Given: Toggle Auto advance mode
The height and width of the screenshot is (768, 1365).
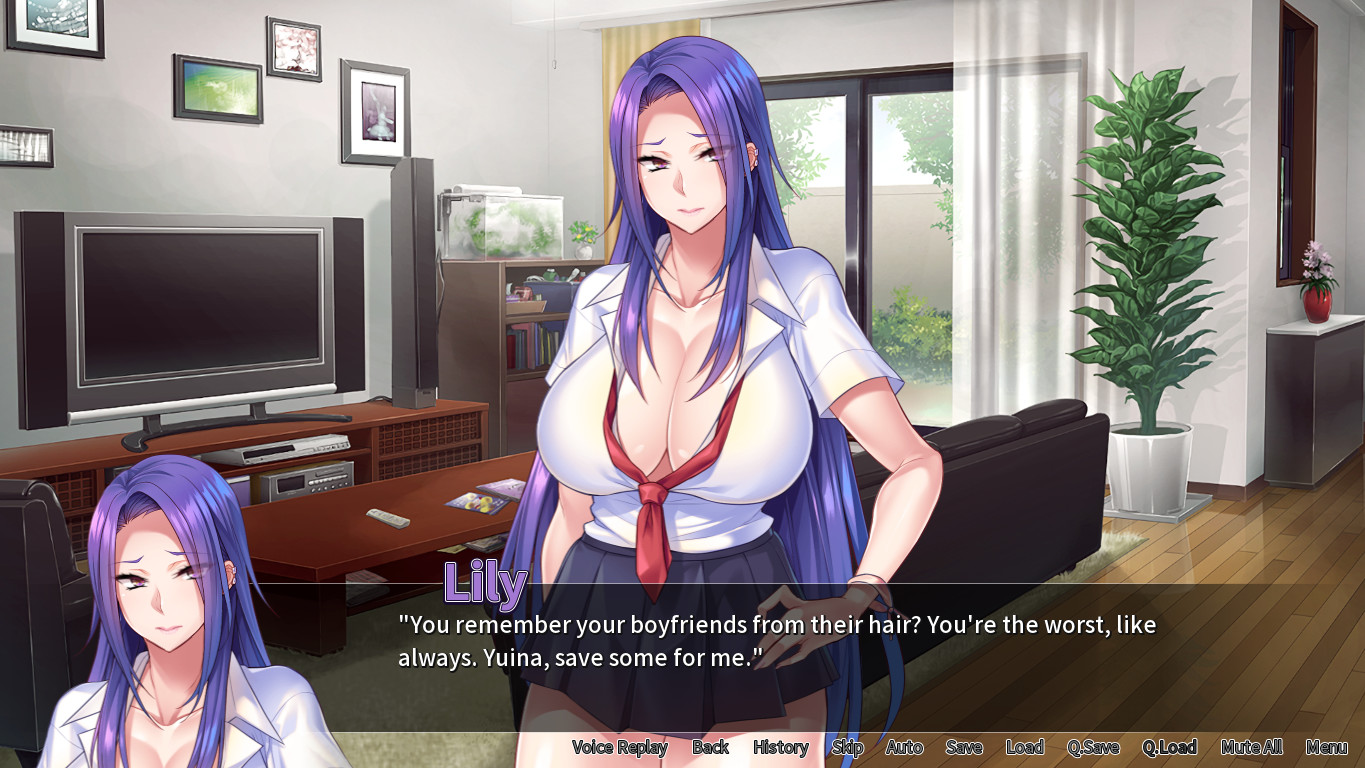Looking at the screenshot, I should [904, 747].
